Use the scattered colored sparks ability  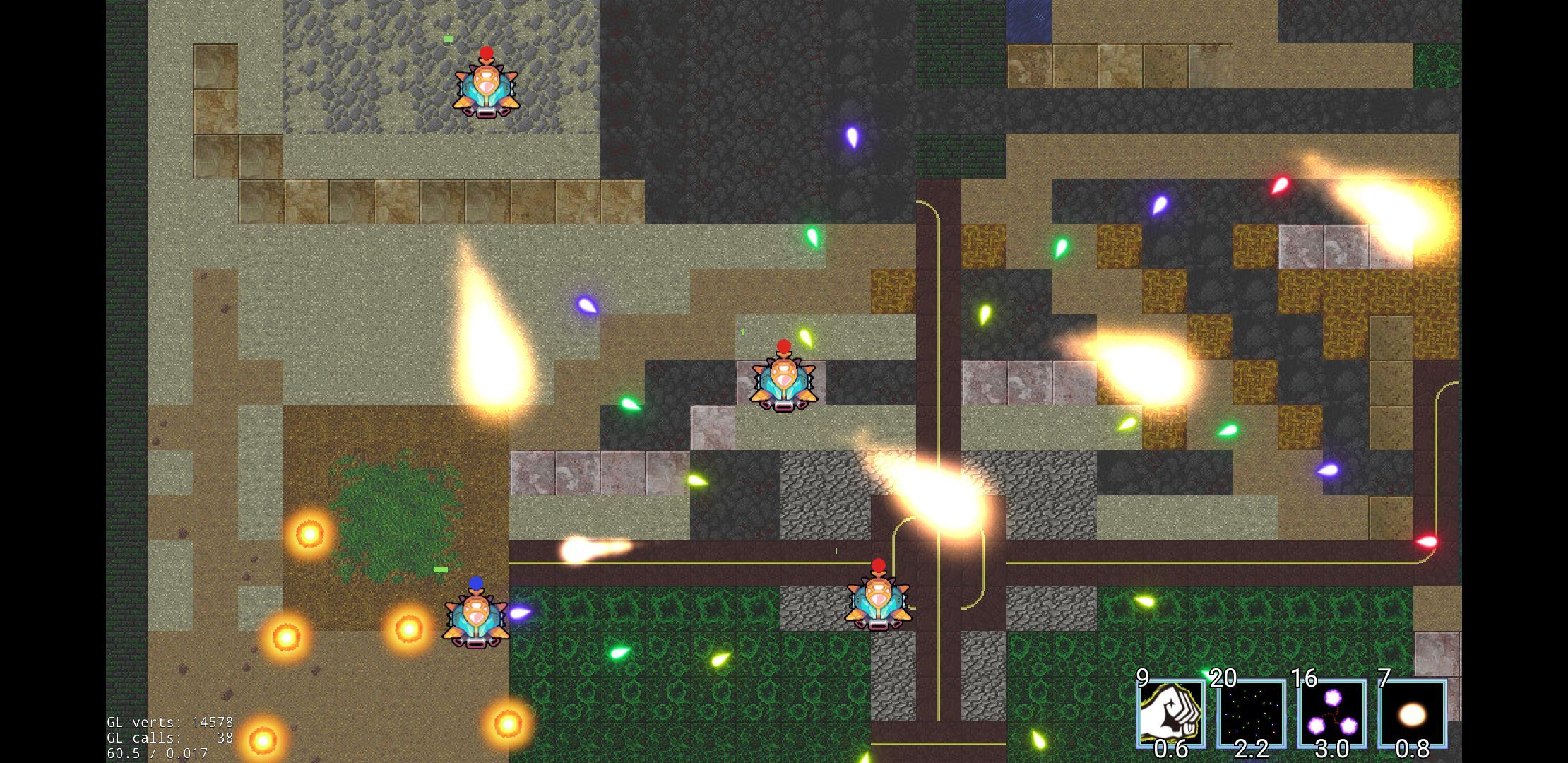[x=1251, y=714]
